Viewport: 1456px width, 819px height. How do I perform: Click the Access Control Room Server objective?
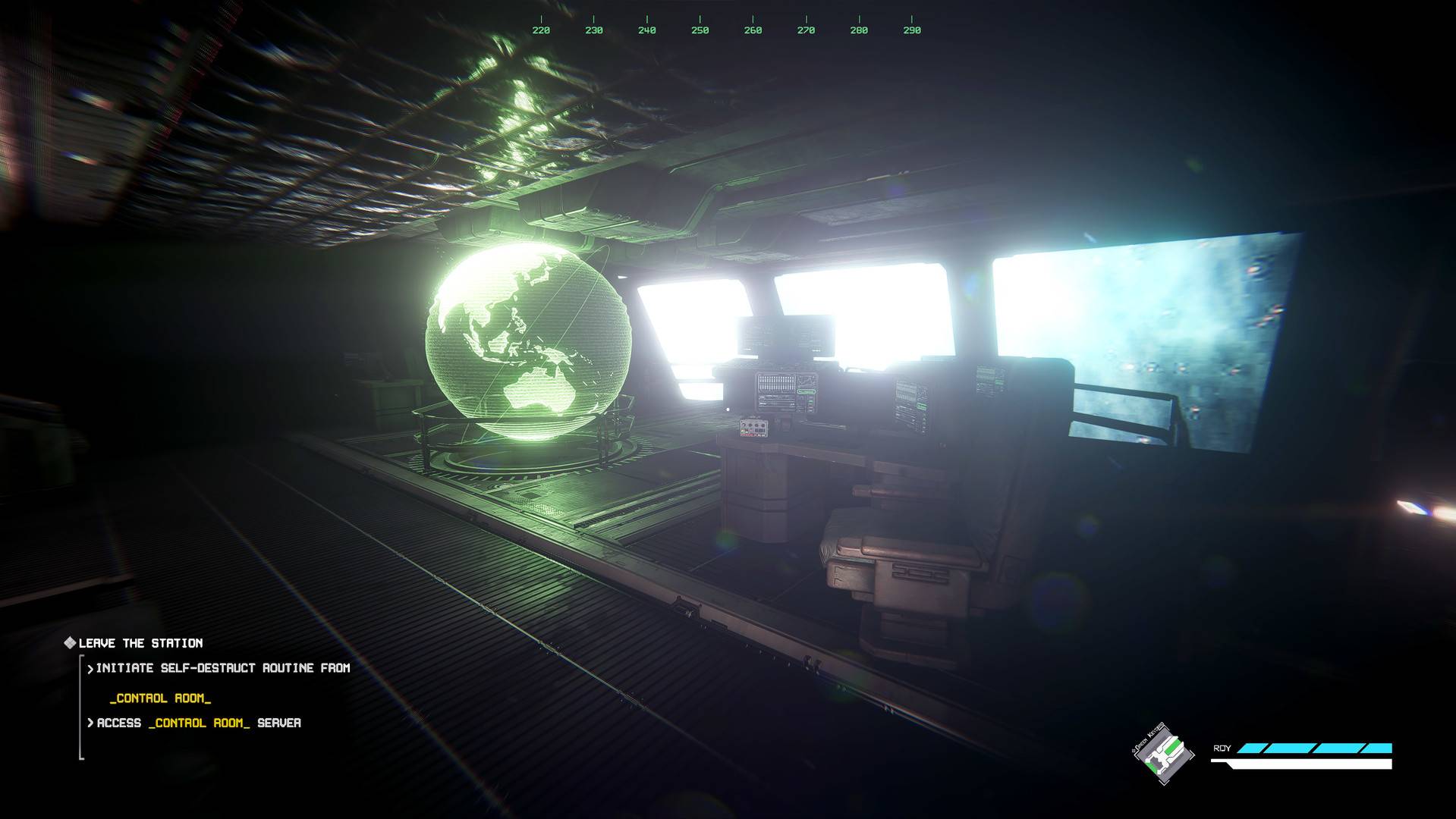(198, 723)
